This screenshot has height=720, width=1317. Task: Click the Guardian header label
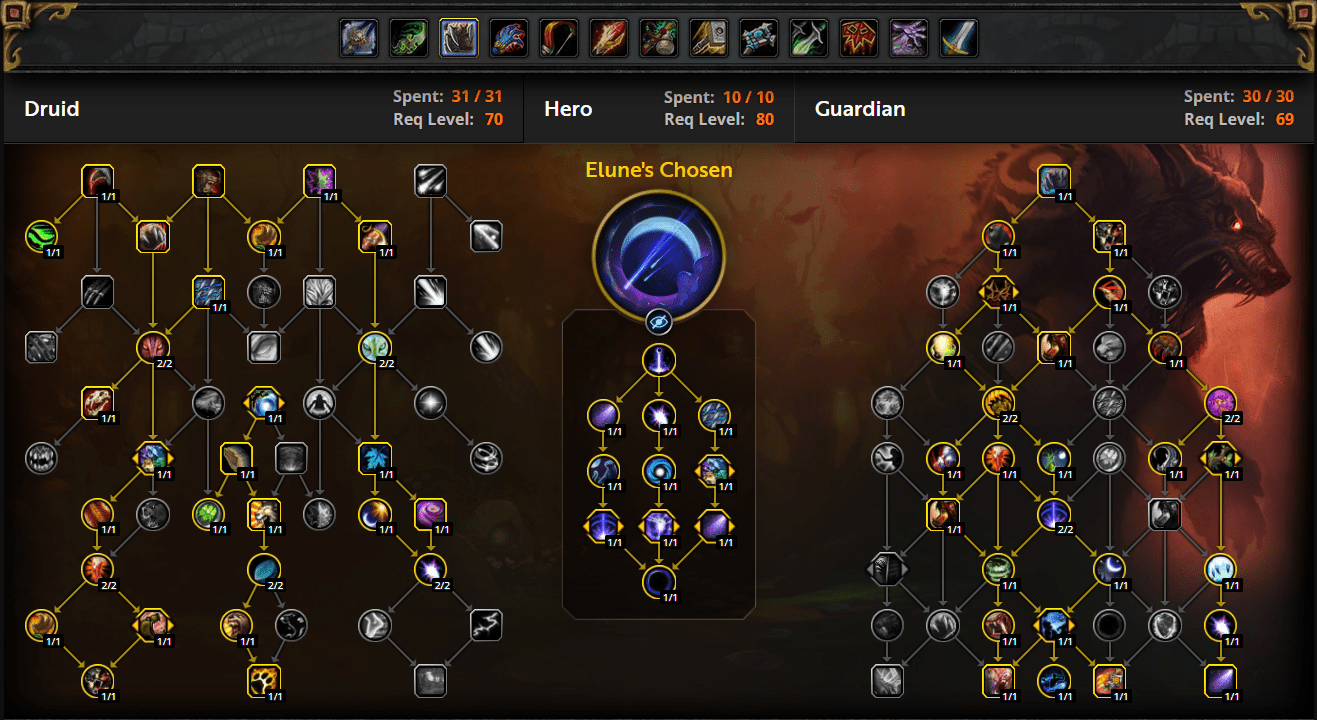tap(860, 108)
